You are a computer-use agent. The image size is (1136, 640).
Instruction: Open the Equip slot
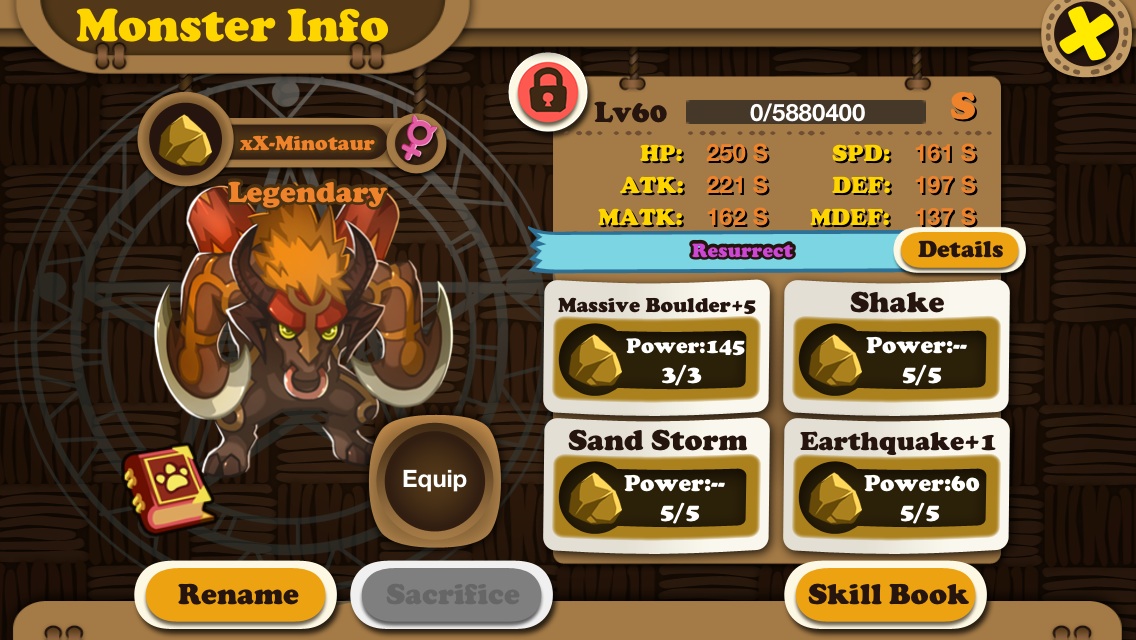(434, 480)
